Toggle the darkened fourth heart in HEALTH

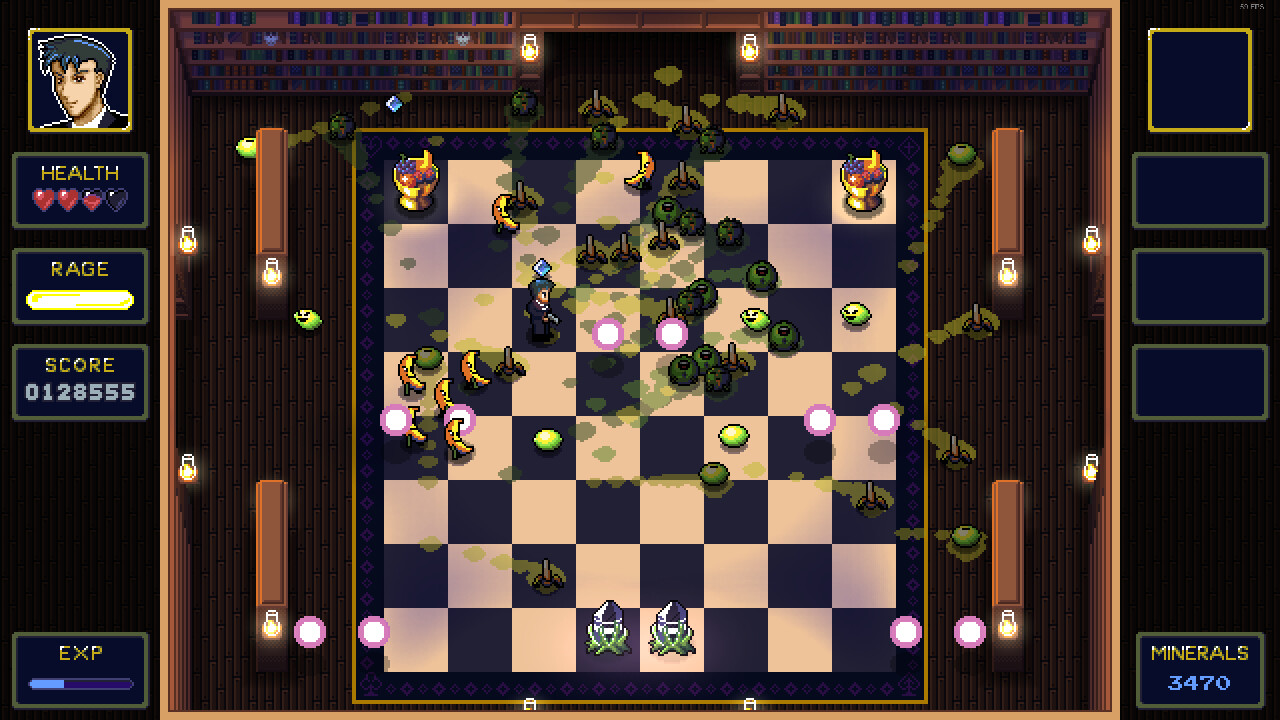coord(117,199)
